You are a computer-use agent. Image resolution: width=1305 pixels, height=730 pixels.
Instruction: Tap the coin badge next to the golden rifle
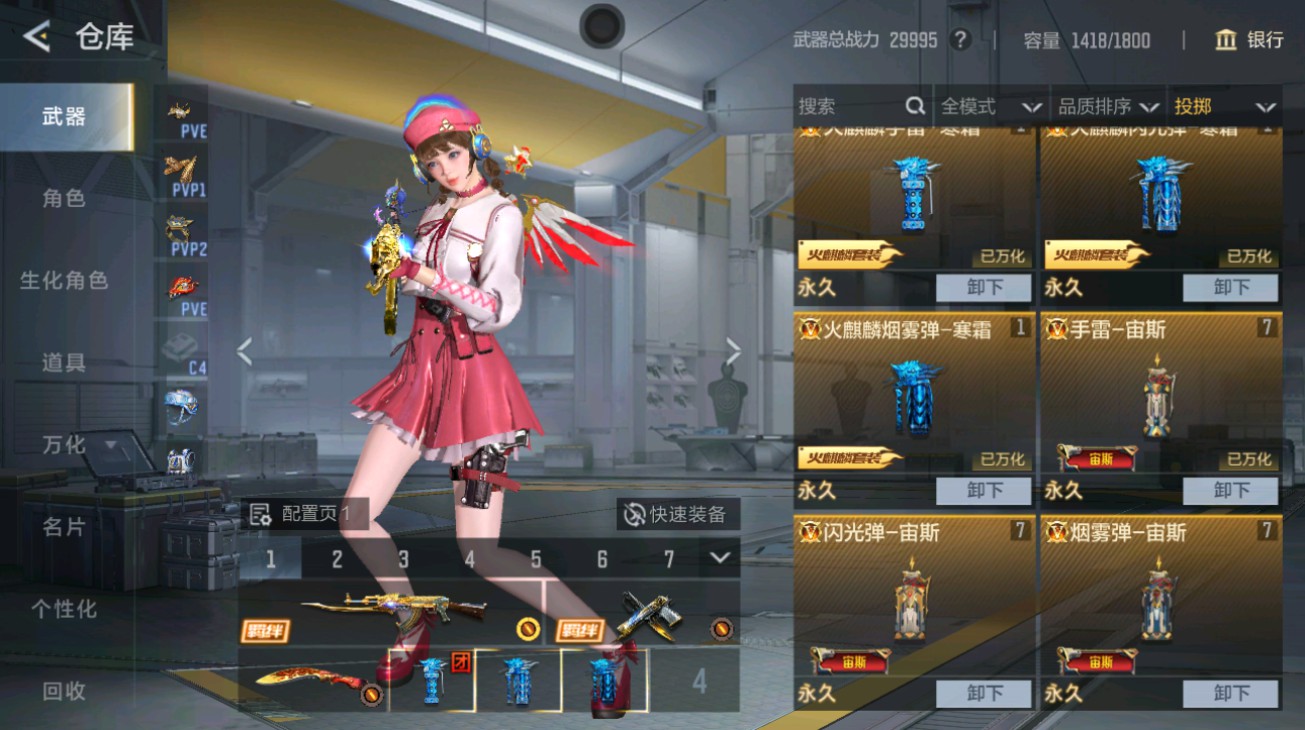point(529,631)
